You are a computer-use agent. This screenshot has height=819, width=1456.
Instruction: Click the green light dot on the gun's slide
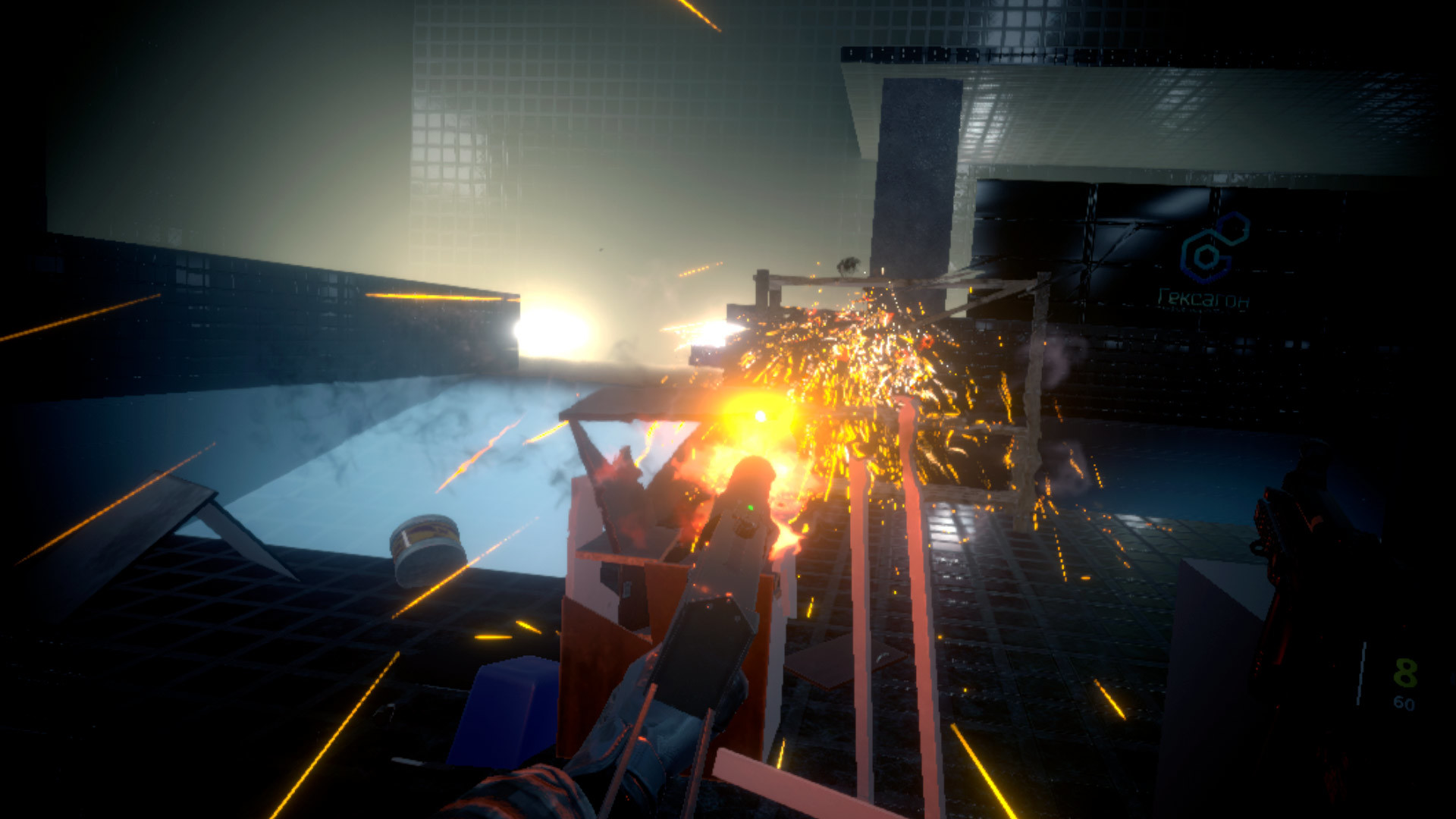(751, 507)
